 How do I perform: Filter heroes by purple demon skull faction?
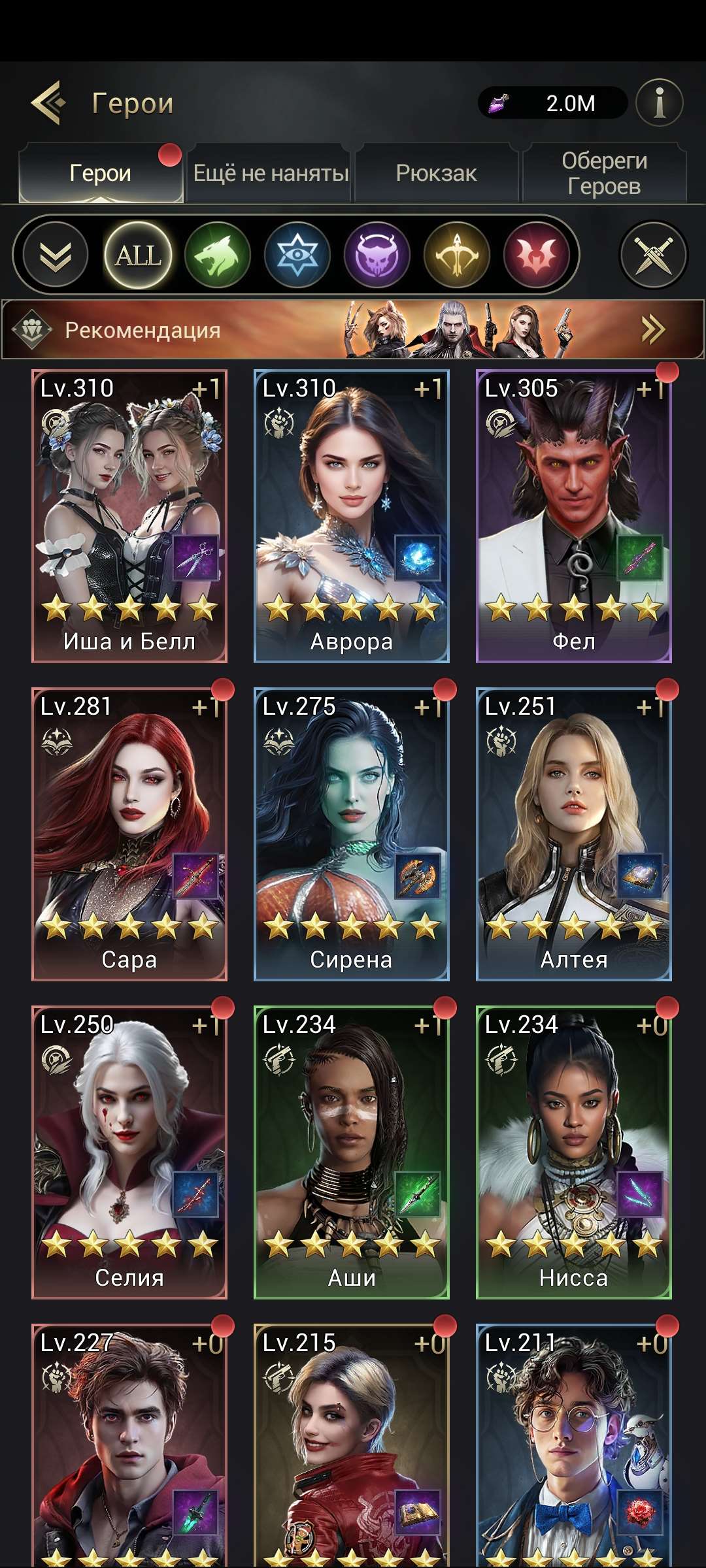(377, 255)
